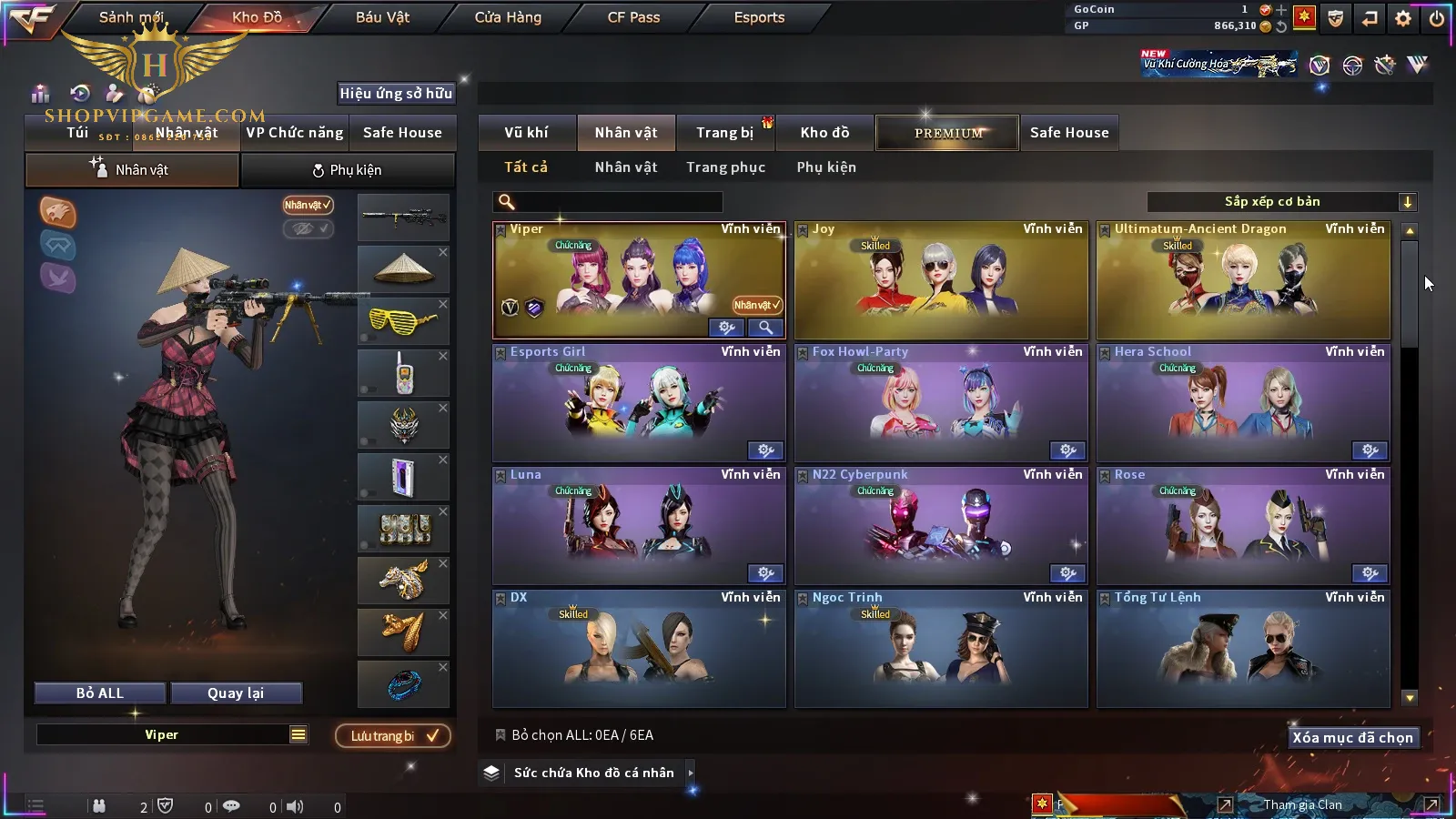Go to the CF Pass menu

(633, 17)
